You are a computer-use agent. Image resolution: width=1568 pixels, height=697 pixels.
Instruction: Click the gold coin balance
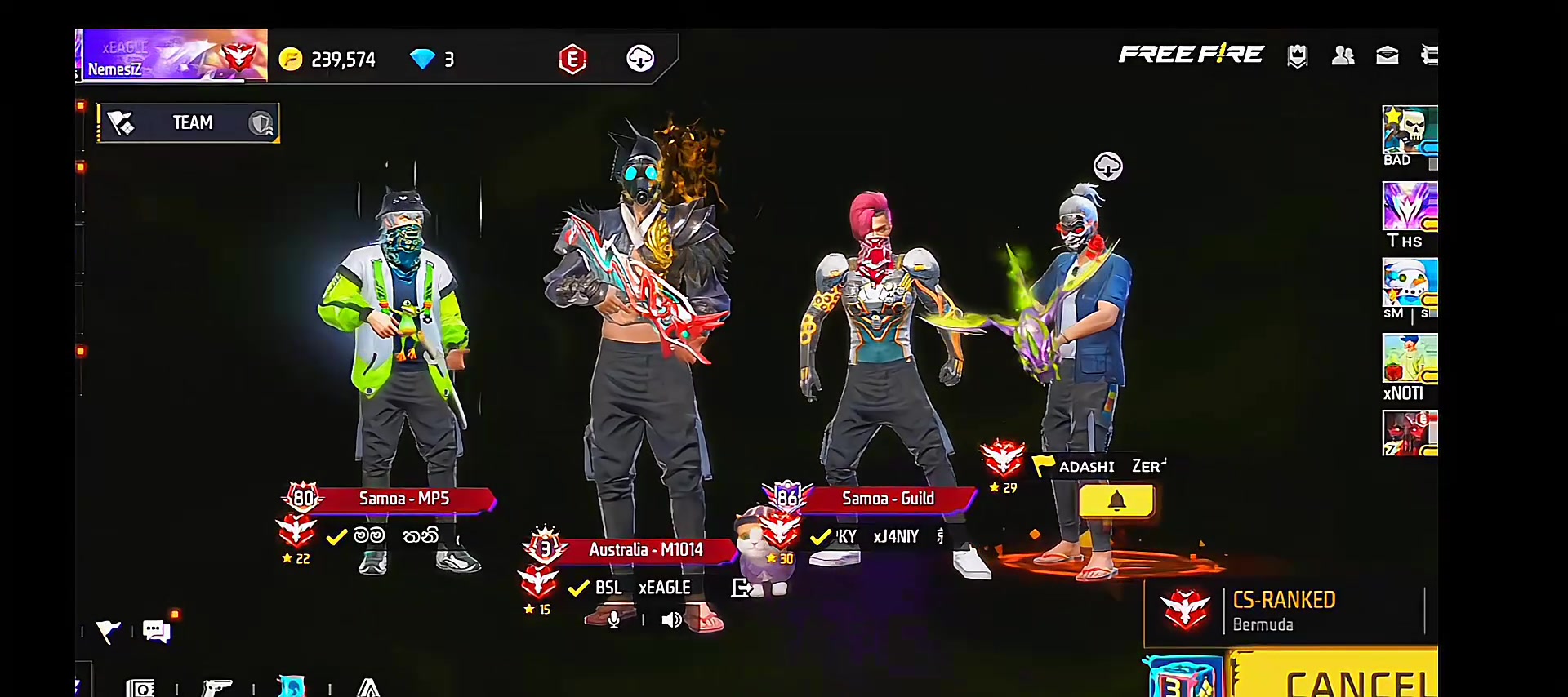(327, 60)
